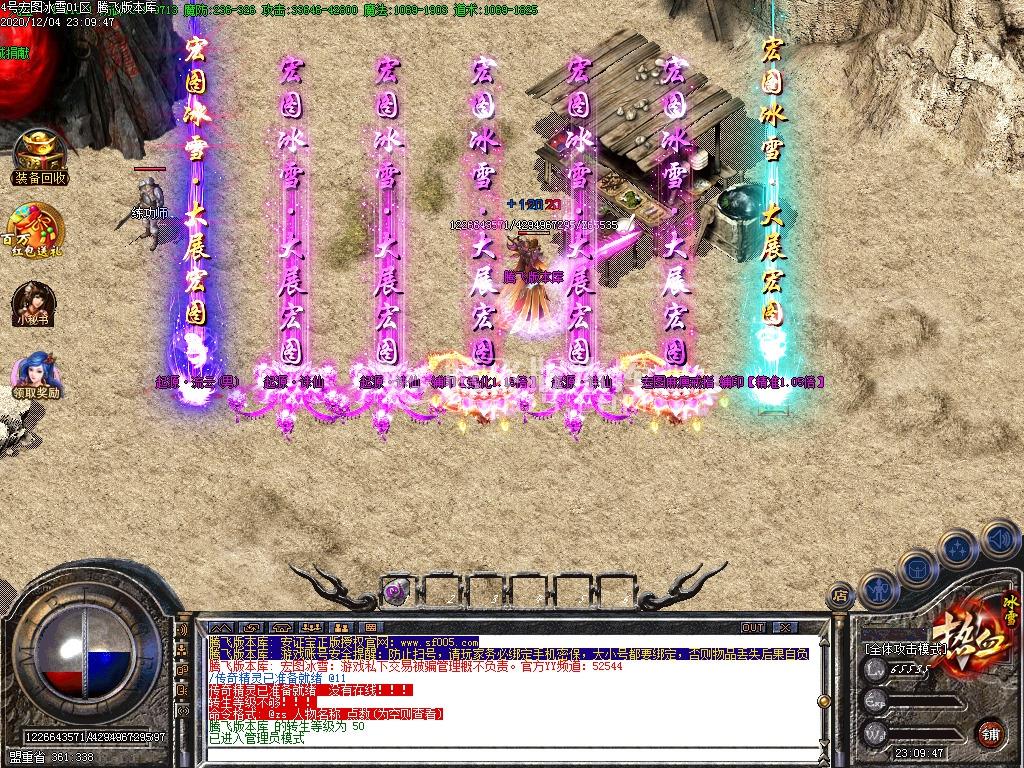Viewport: 1024px width, 768px height.
Task: Click the red 铺 stall button
Action: coord(990,733)
